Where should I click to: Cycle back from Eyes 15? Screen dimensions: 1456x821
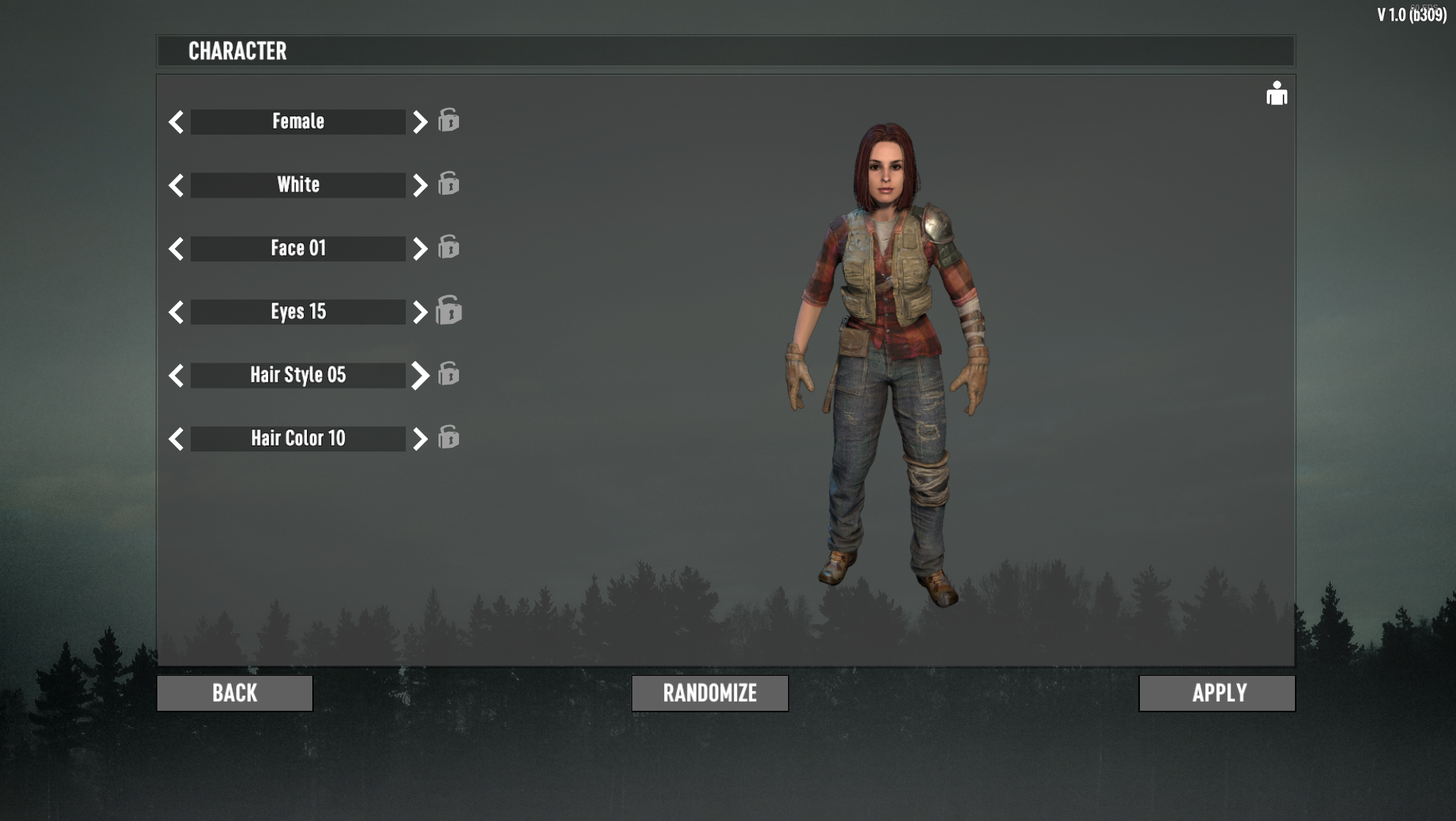point(176,312)
